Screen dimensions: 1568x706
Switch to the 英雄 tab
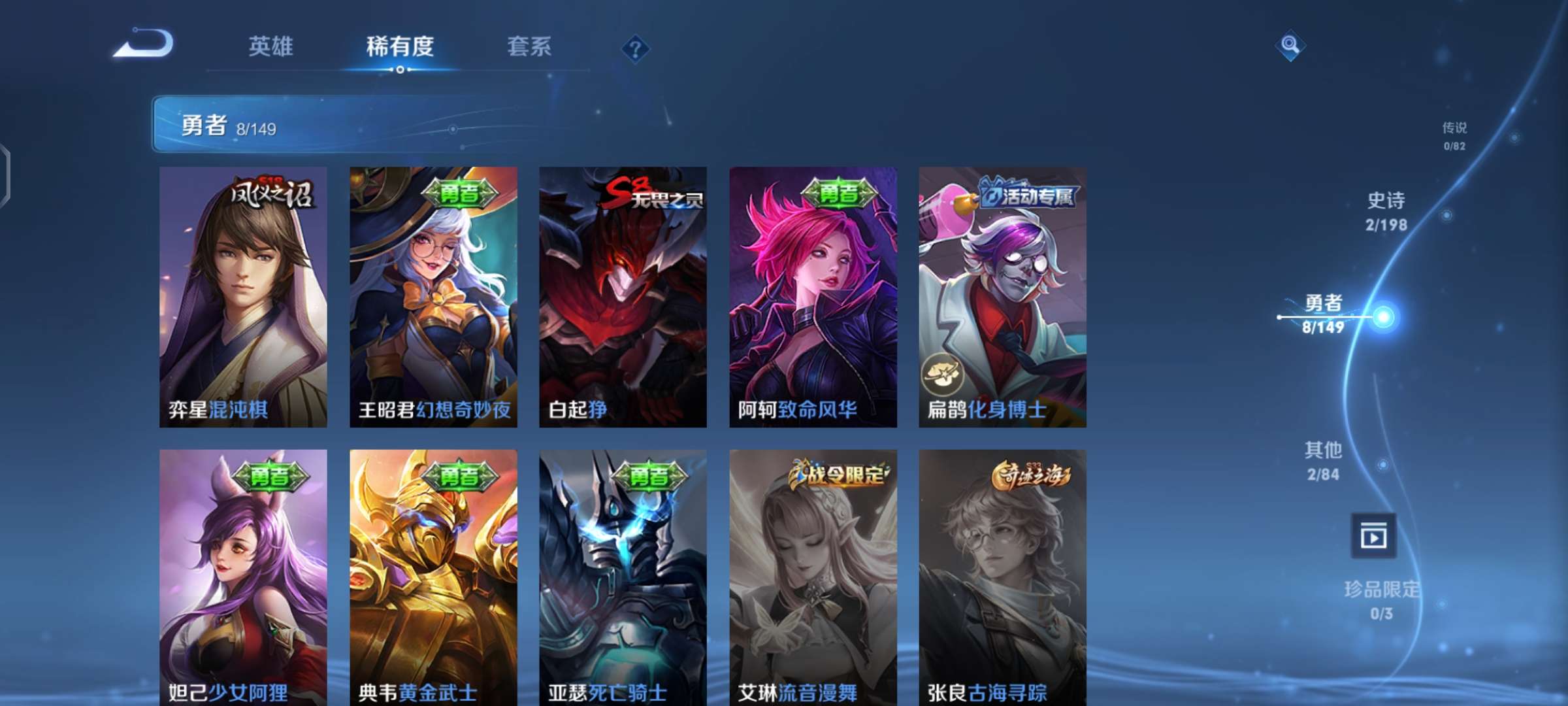pos(271,47)
